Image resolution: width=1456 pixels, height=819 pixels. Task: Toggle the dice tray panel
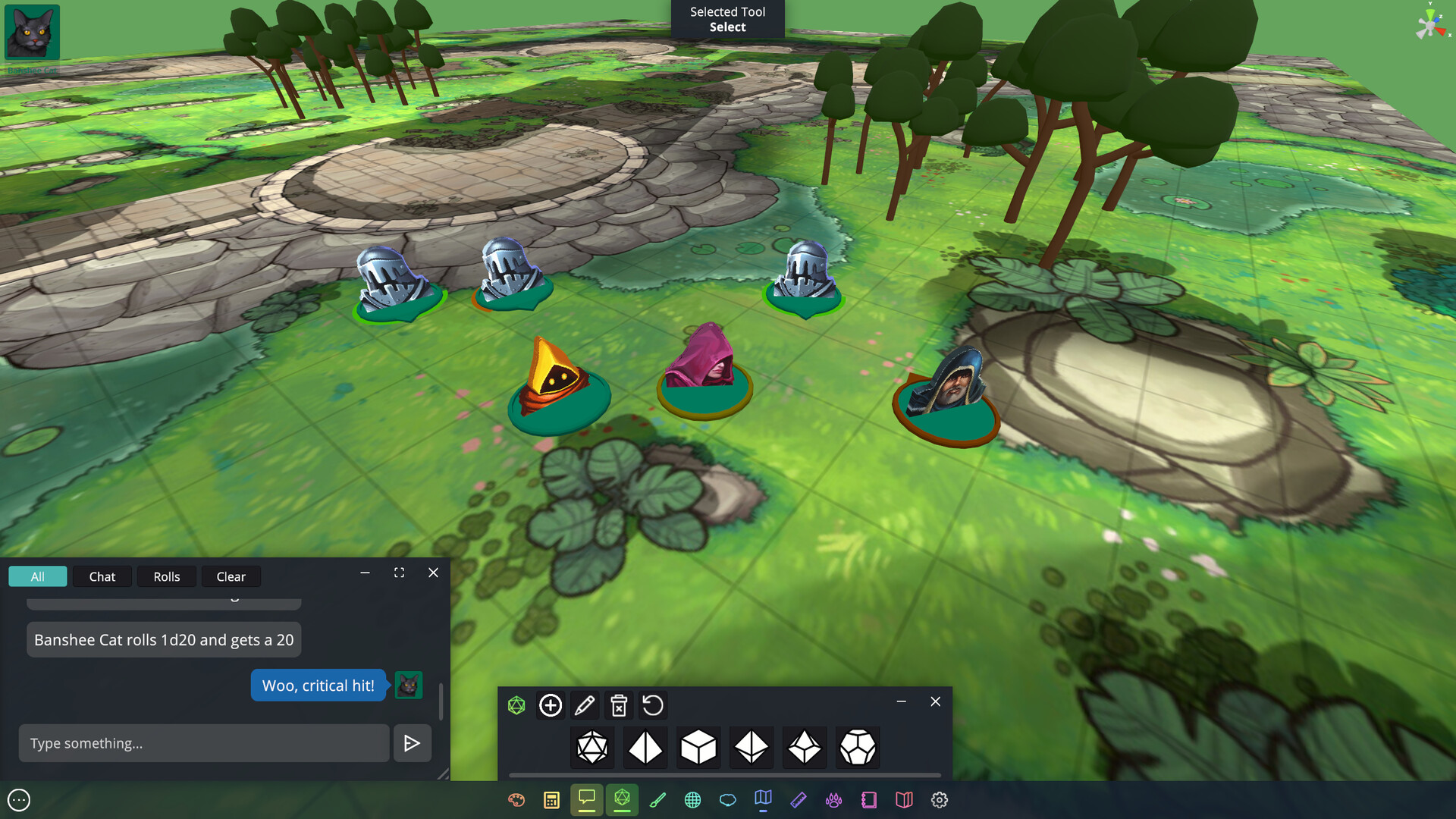point(622,799)
